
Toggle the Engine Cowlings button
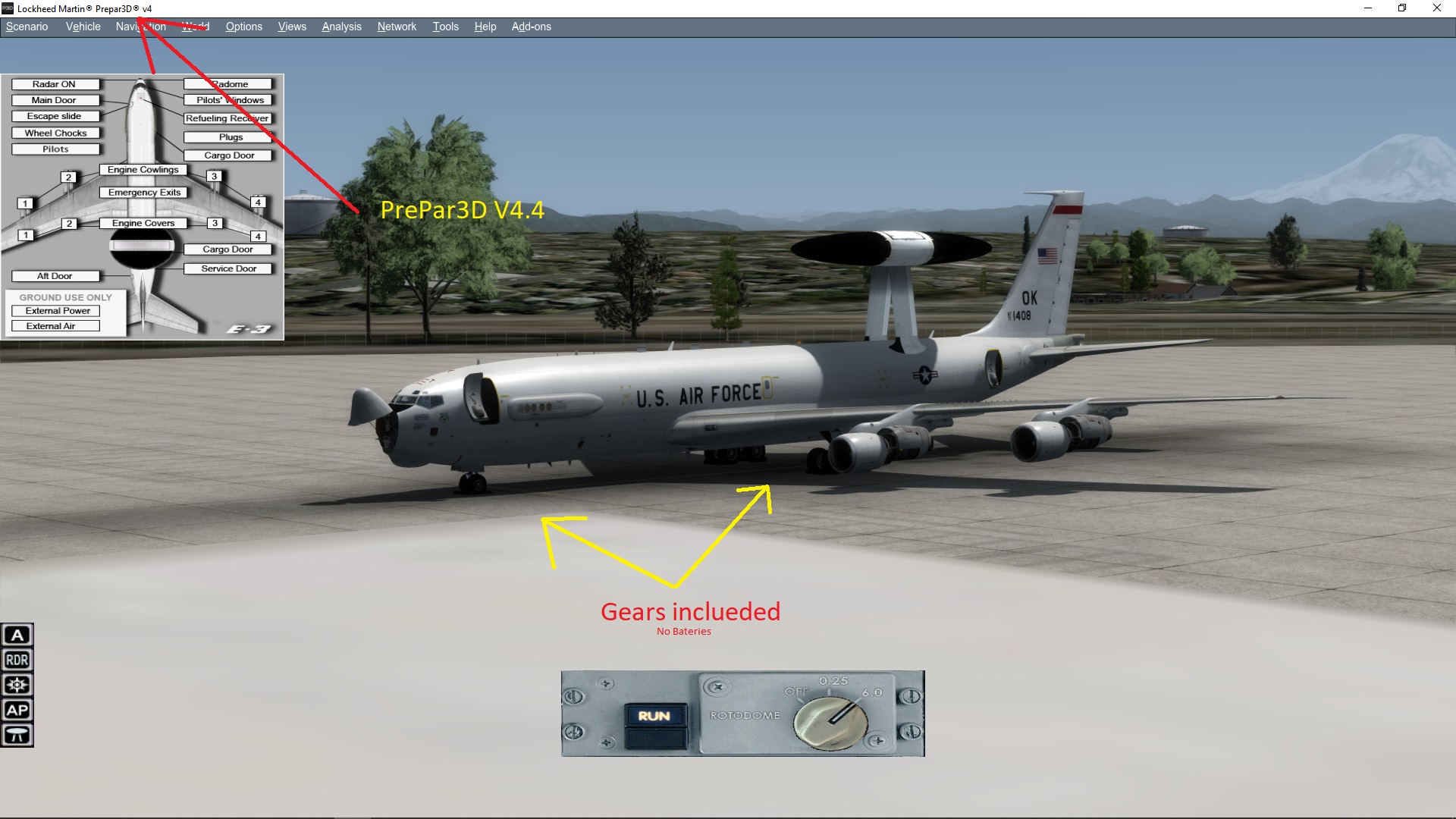(143, 170)
